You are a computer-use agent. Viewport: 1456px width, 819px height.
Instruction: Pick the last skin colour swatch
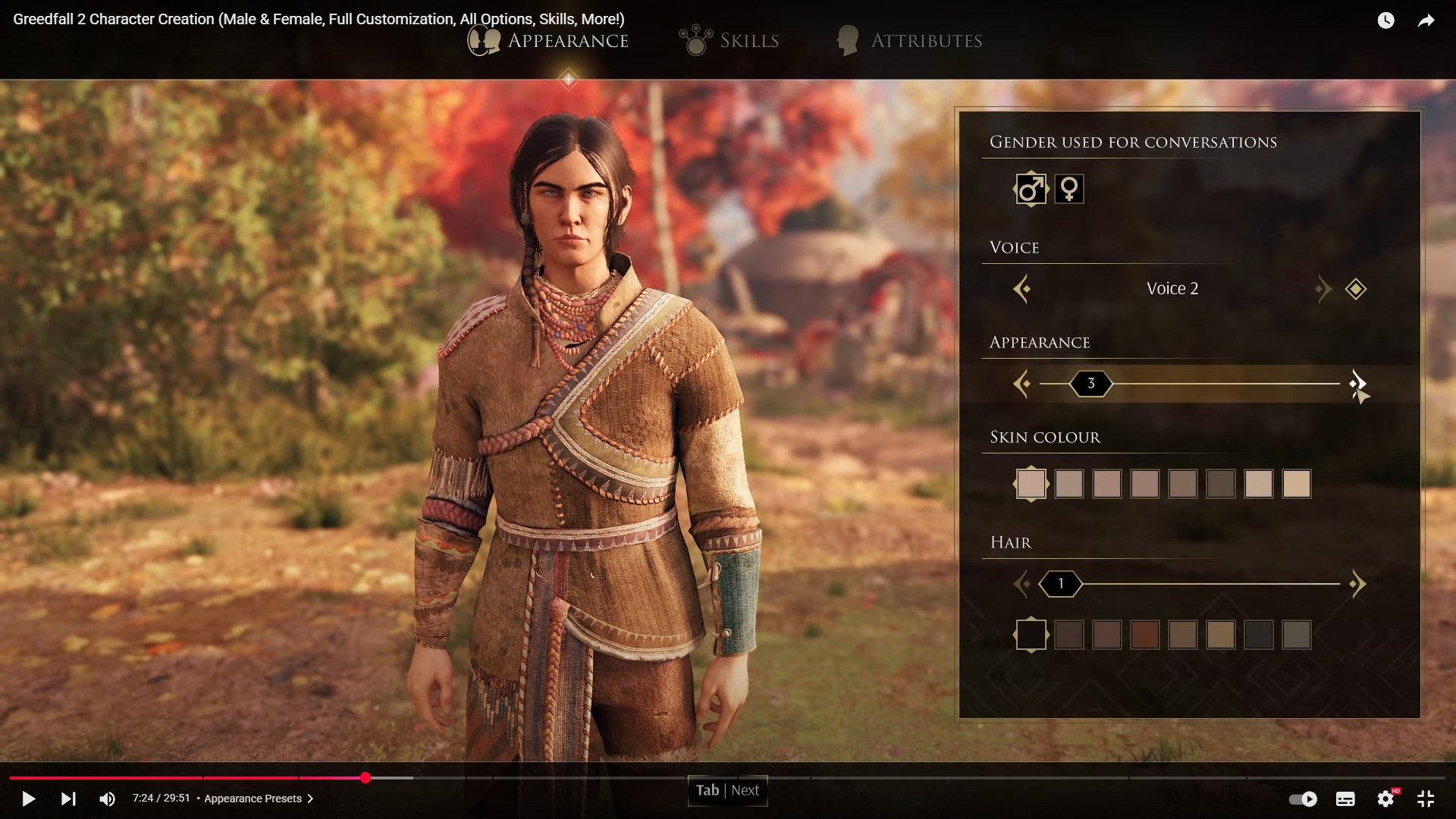(x=1297, y=484)
